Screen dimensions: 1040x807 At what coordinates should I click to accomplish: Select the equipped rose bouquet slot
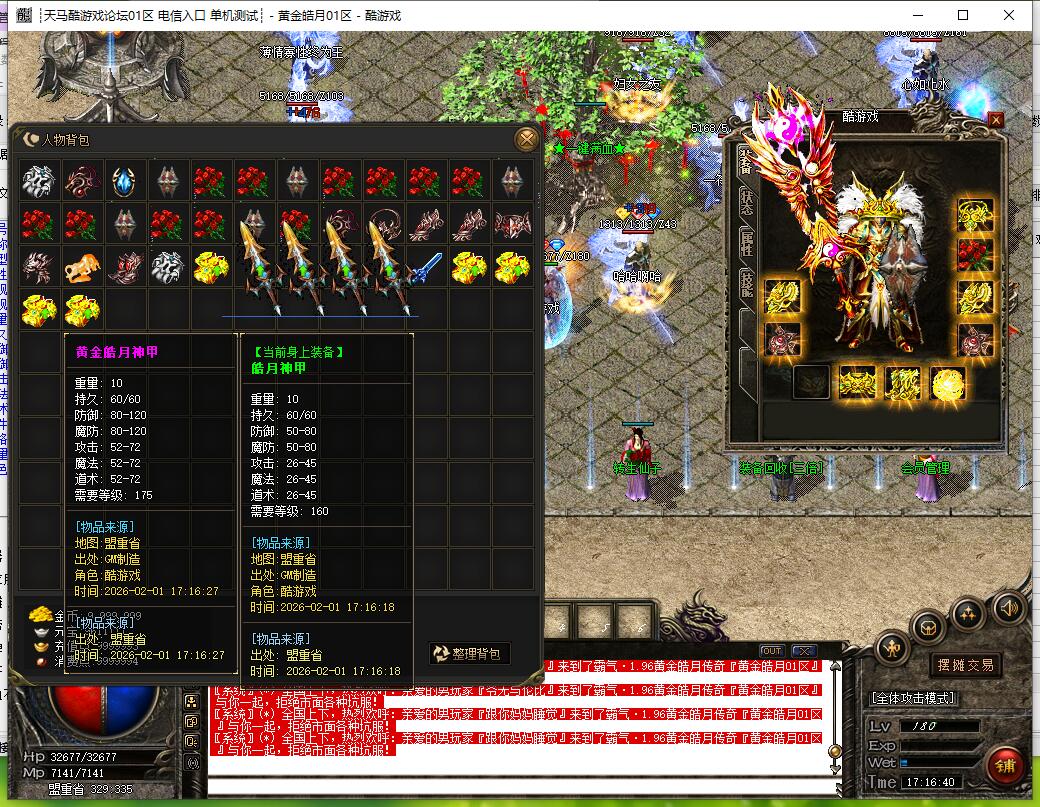pos(975,254)
